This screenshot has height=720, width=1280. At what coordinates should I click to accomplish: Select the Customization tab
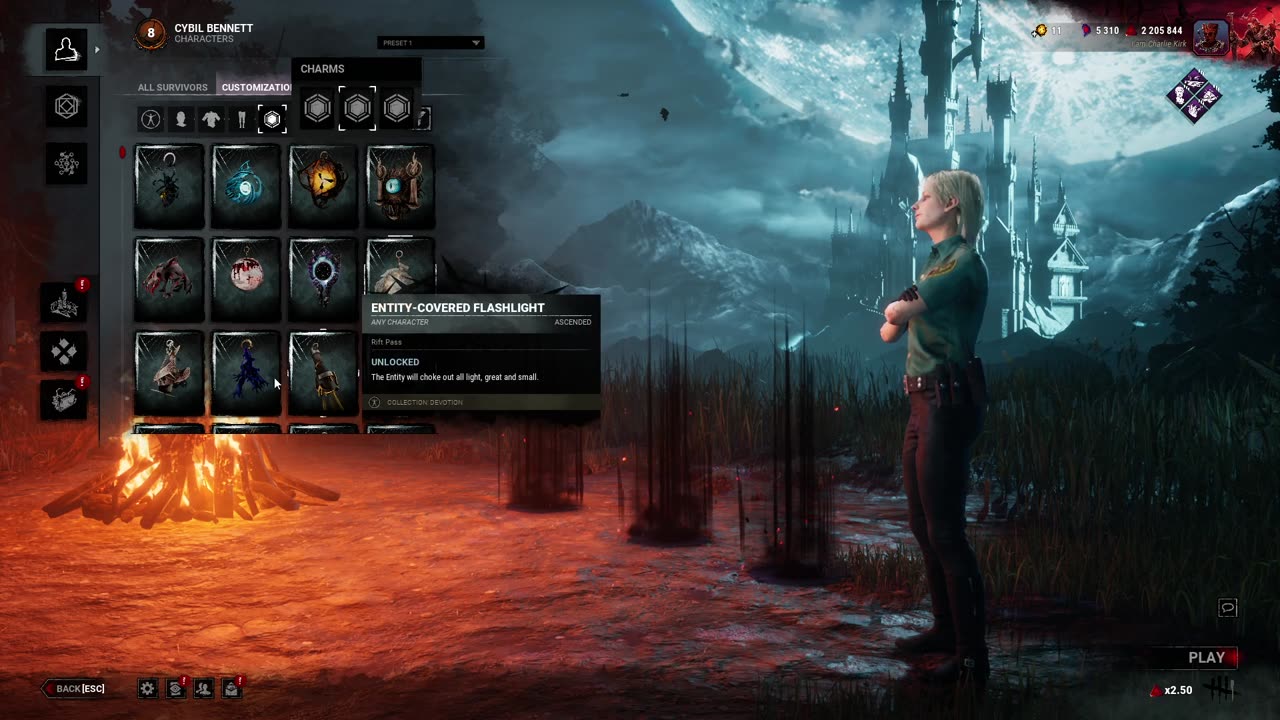[x=256, y=87]
